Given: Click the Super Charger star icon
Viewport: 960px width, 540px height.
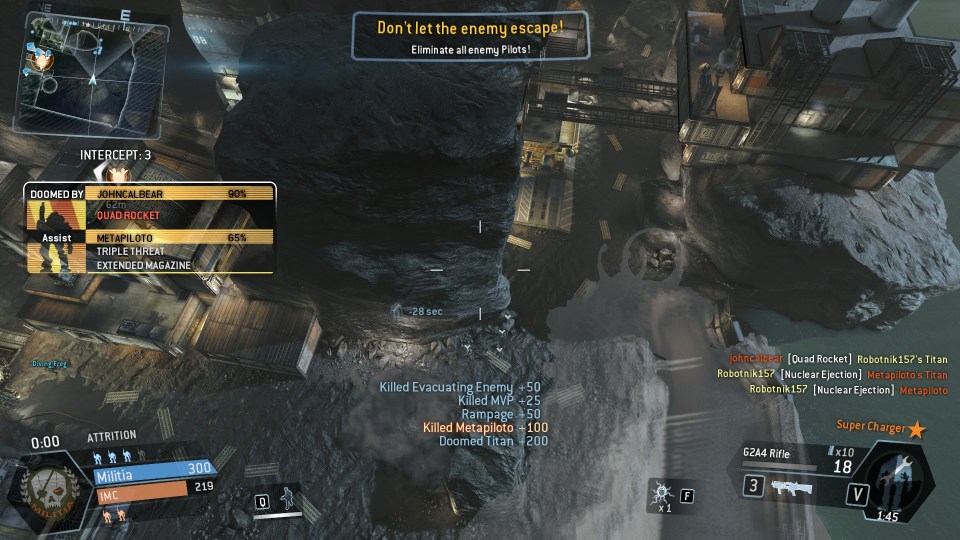Looking at the screenshot, I should pyautogui.click(x=915, y=429).
